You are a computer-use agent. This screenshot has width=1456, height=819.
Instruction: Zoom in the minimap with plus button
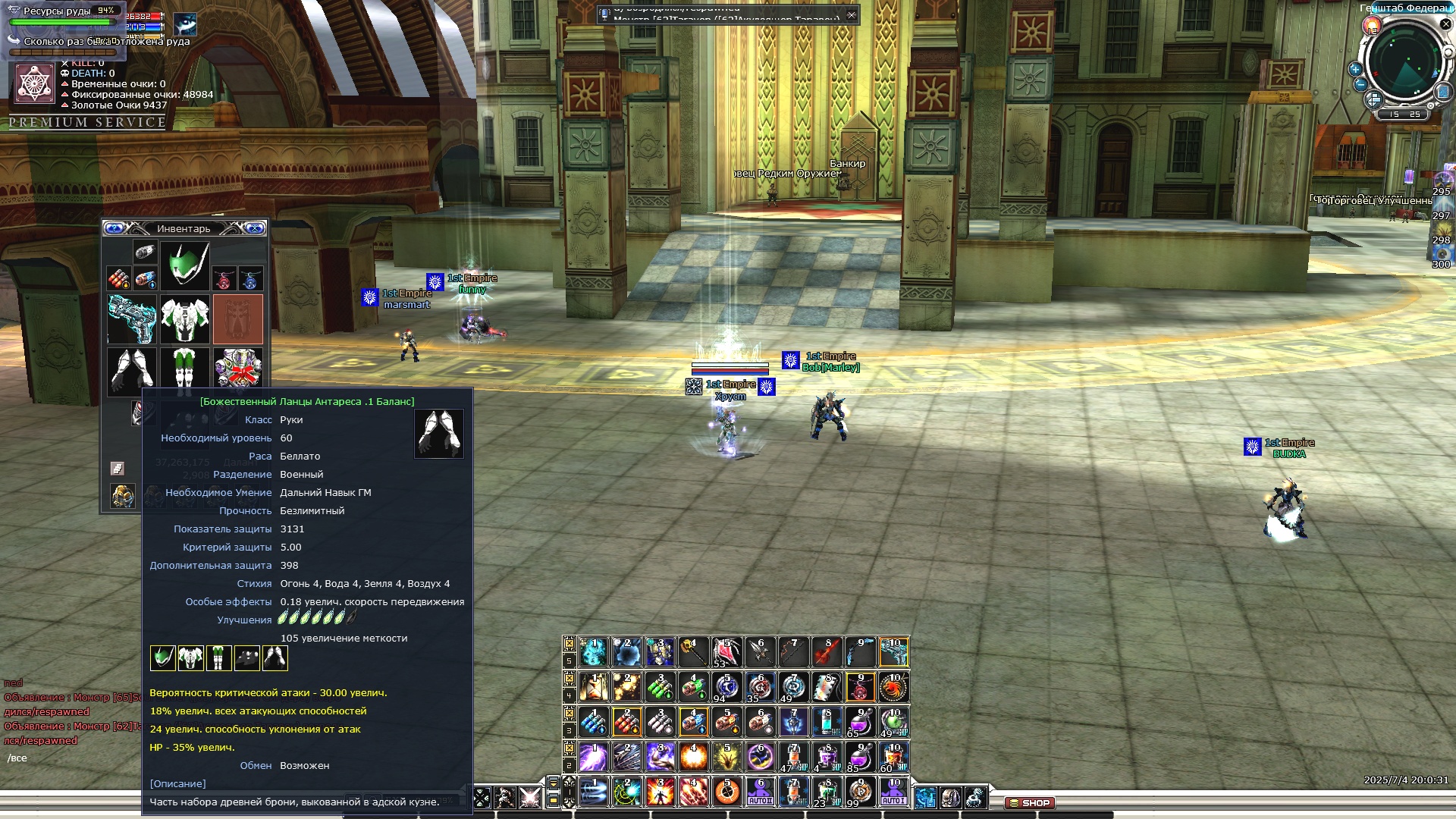1355,69
